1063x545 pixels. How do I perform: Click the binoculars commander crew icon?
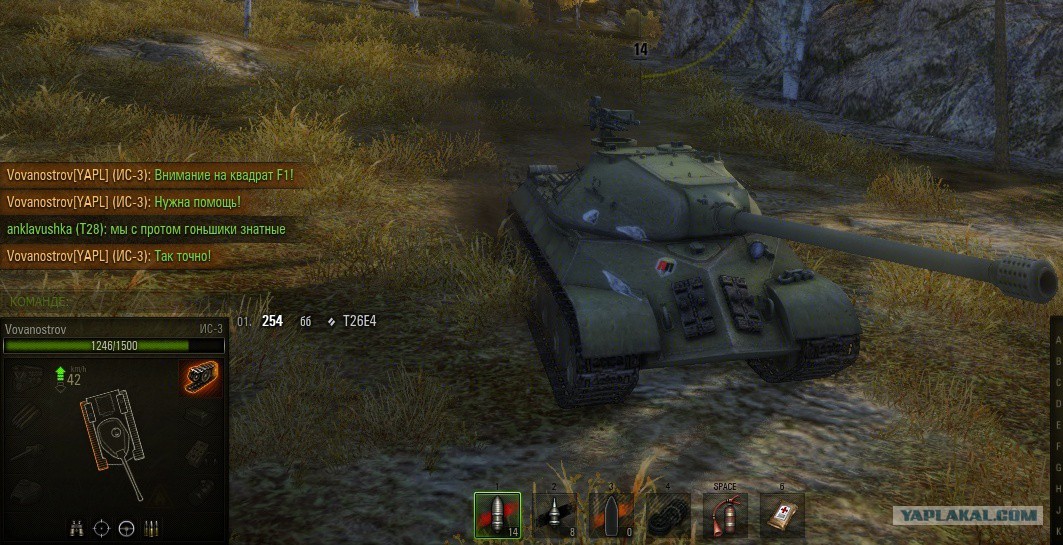click(76, 528)
